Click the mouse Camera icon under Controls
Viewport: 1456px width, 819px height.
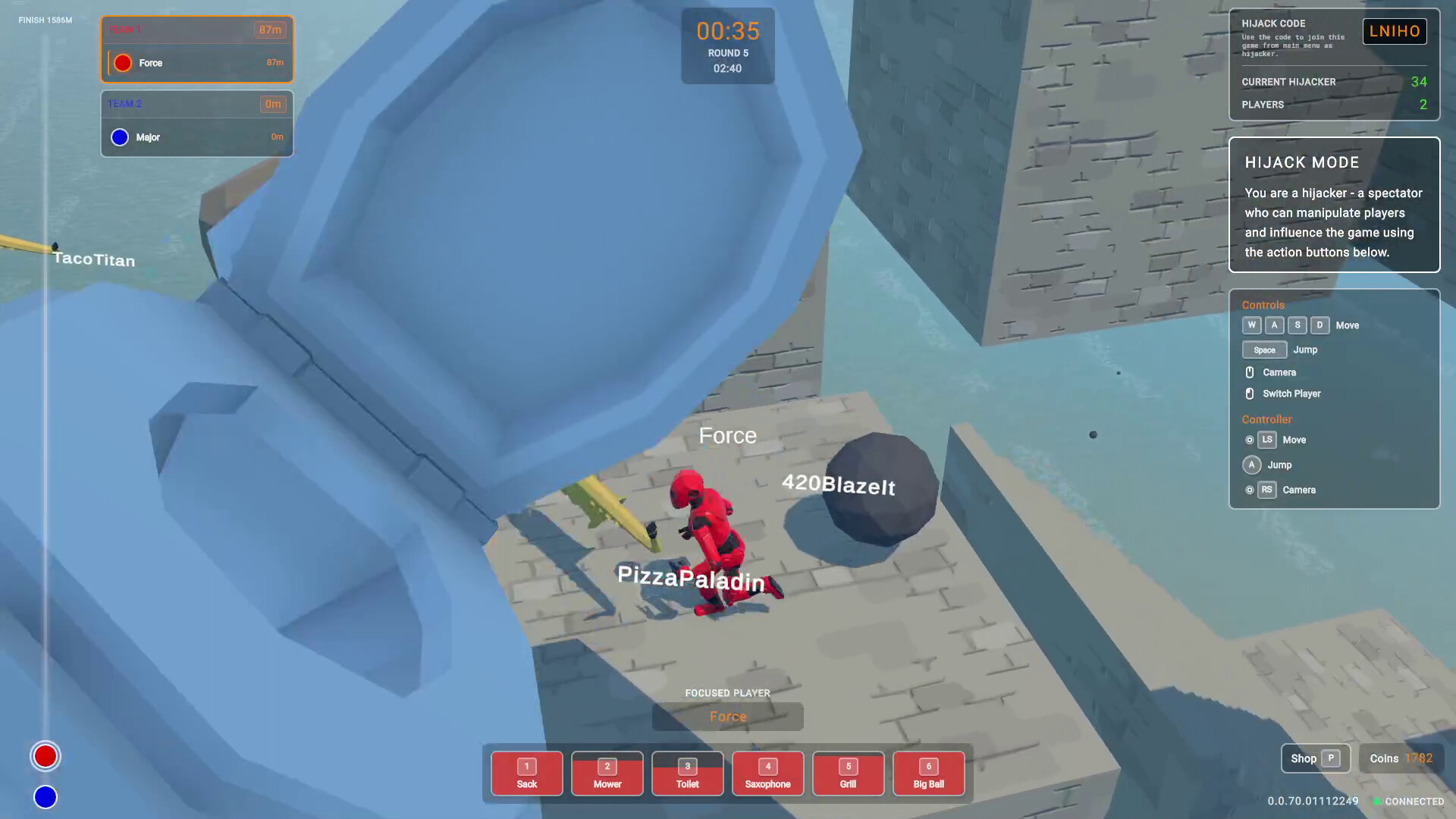(1250, 372)
